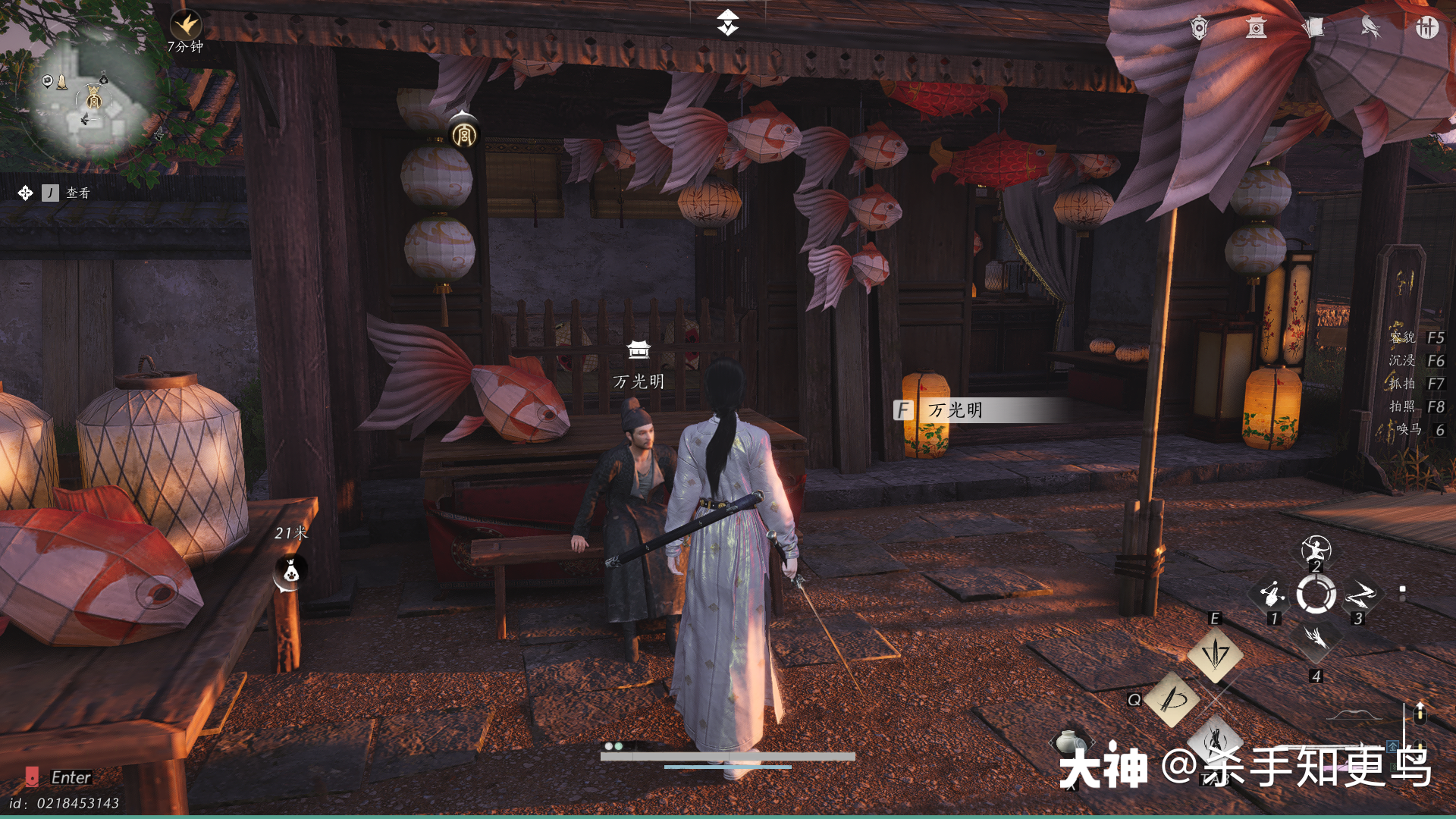Viewport: 1456px width, 819px height.
Task: Click the Enter chat button at bottom left
Action: coord(68,778)
